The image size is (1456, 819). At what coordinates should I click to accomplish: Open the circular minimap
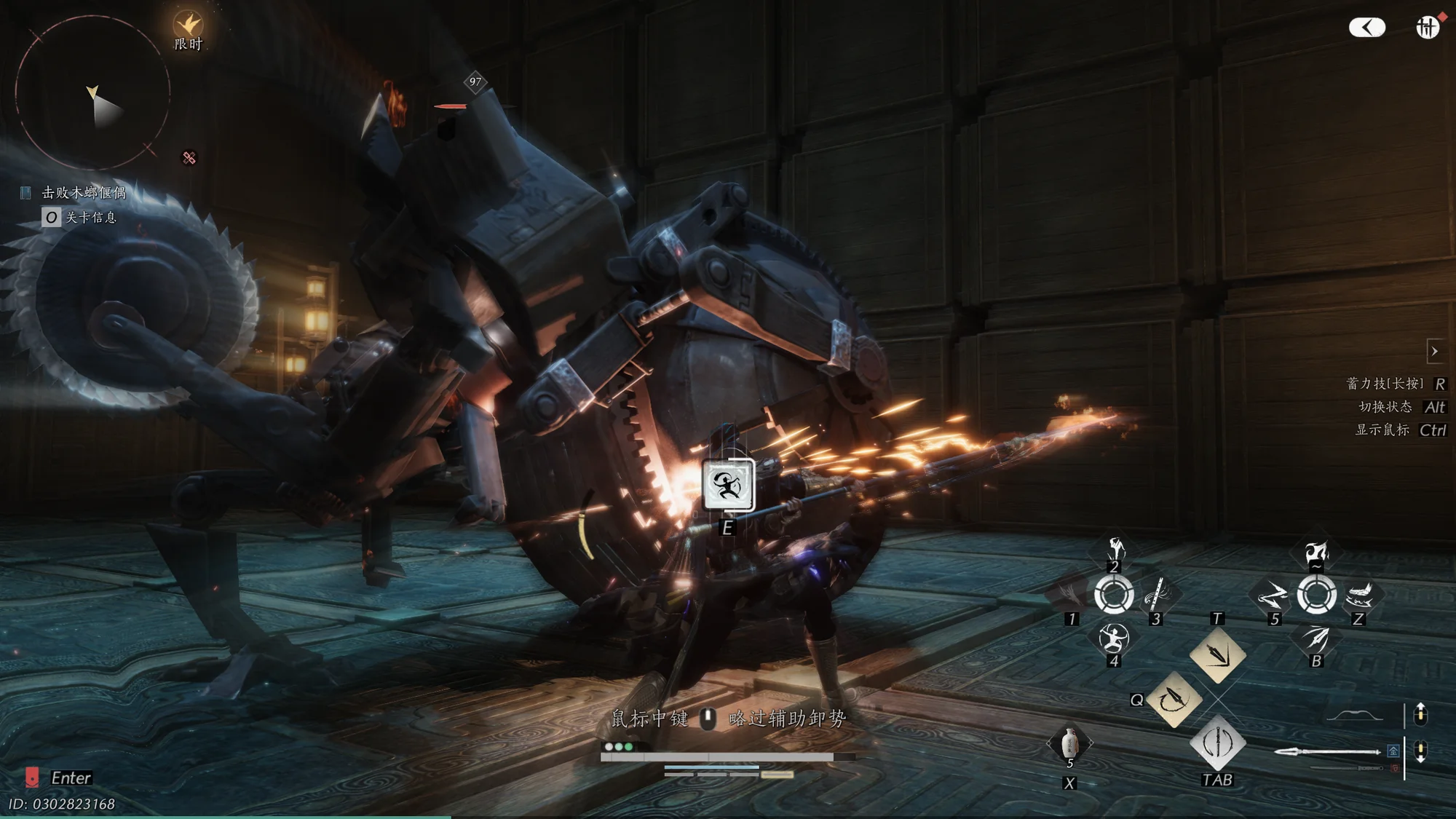(92, 93)
